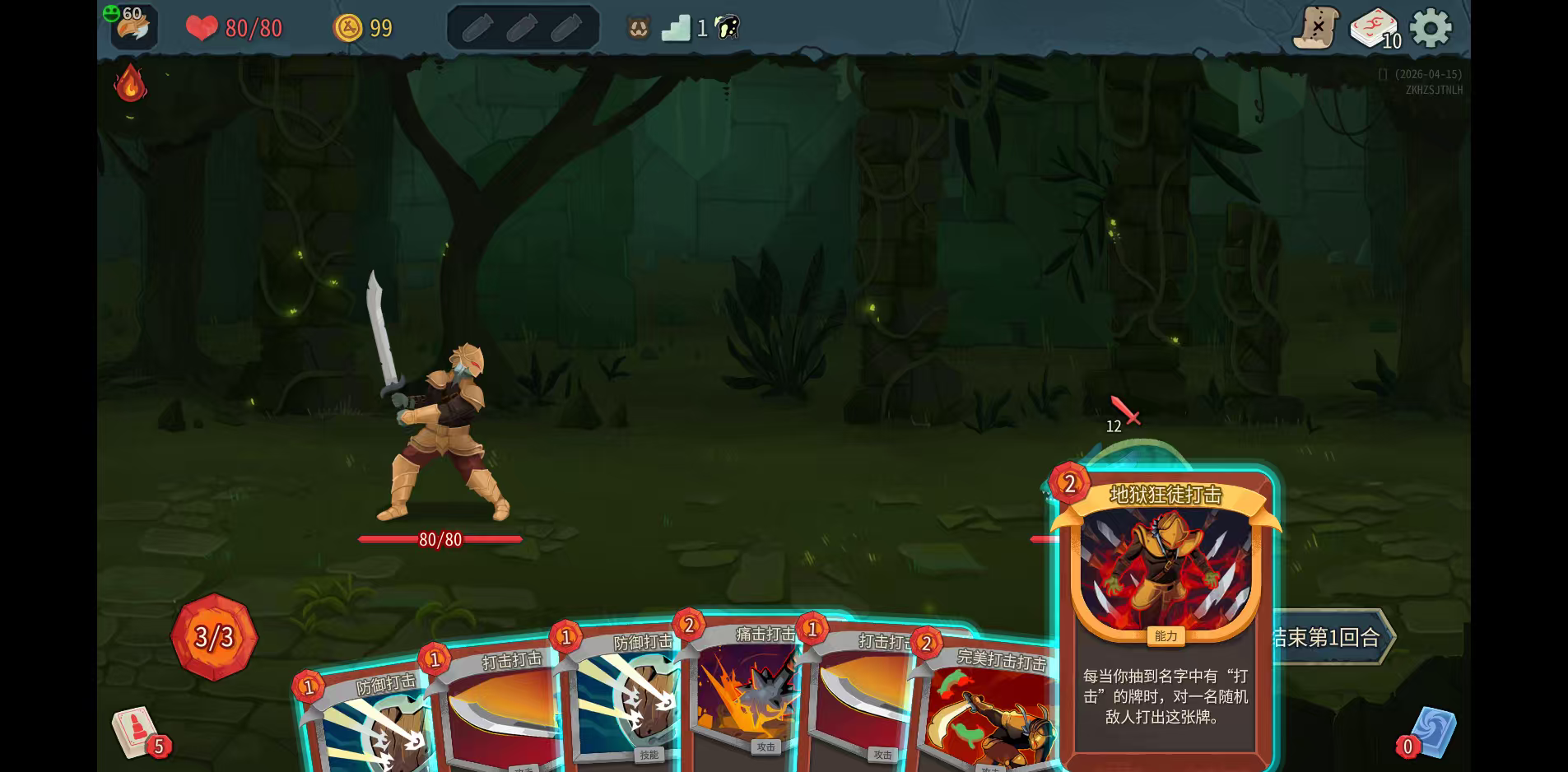Open the draw pile showing 5 cards
The image size is (1568, 772).
136,731
